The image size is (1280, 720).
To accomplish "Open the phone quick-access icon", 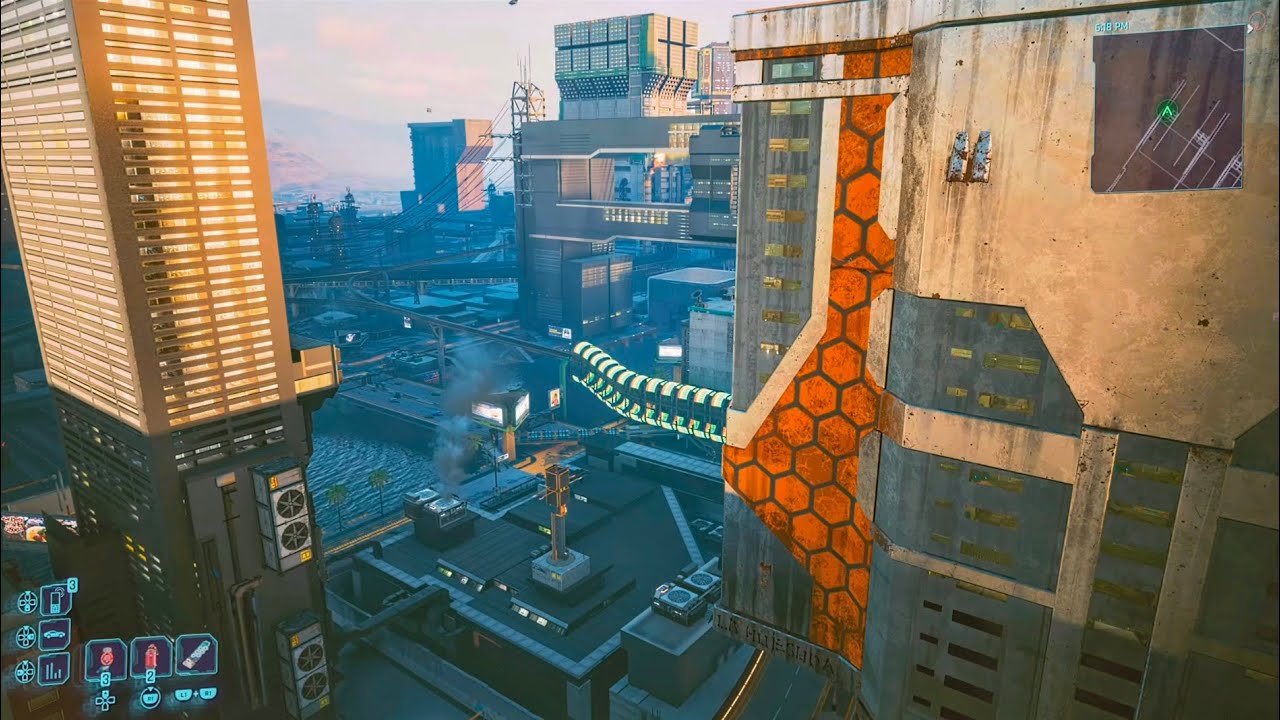I will pyautogui.click(x=55, y=599).
